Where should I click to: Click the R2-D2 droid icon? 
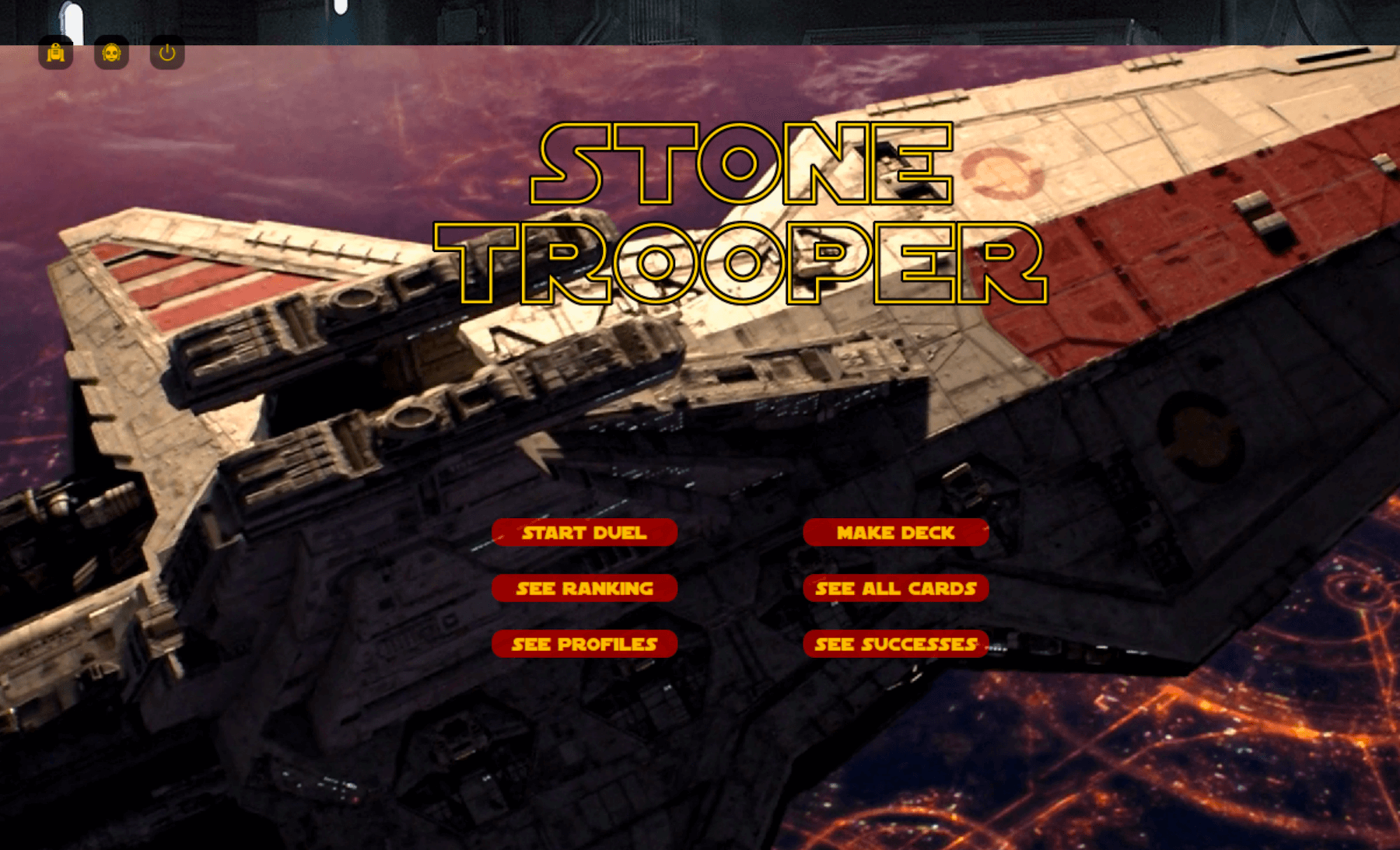point(56,53)
